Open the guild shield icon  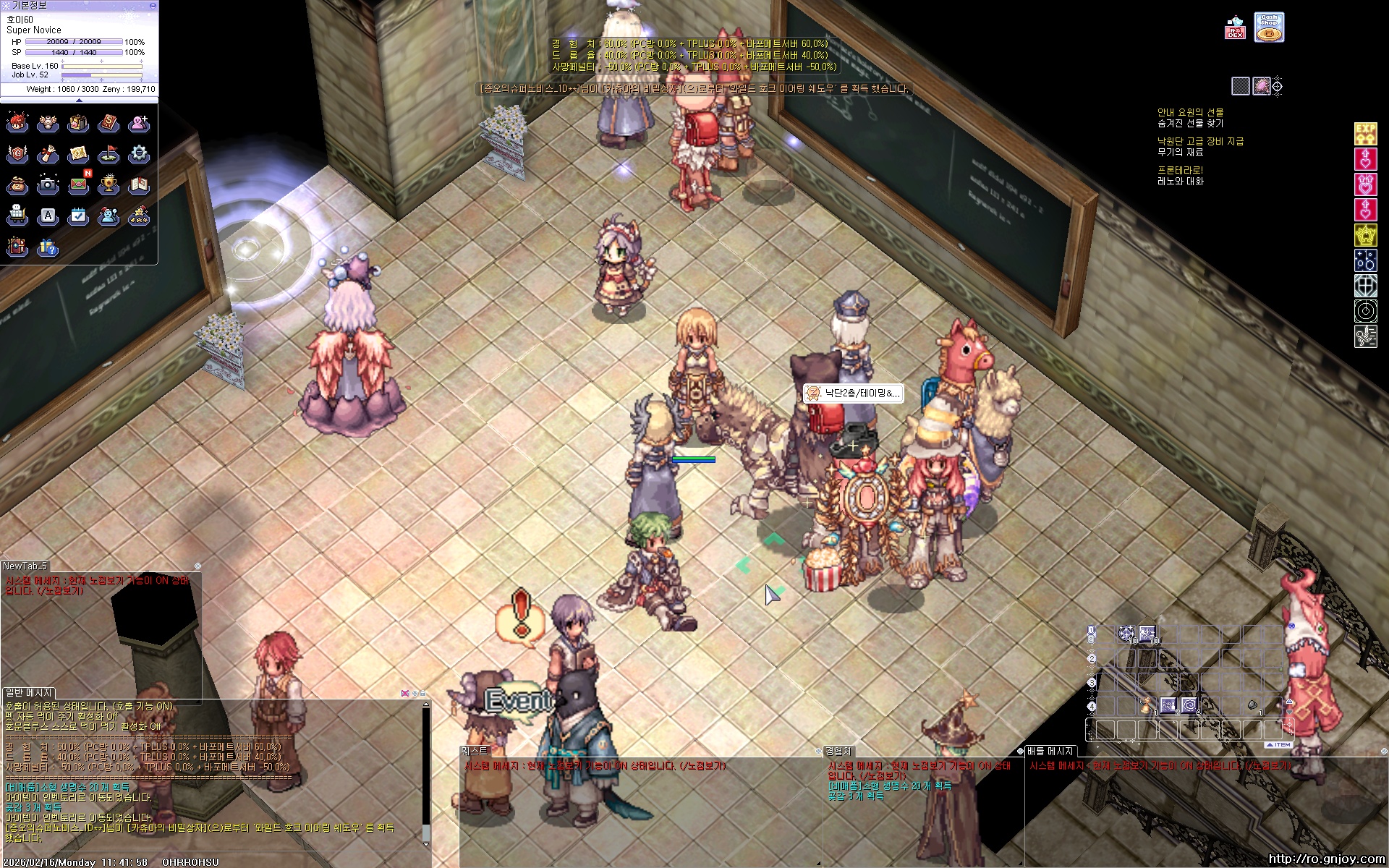17,154
